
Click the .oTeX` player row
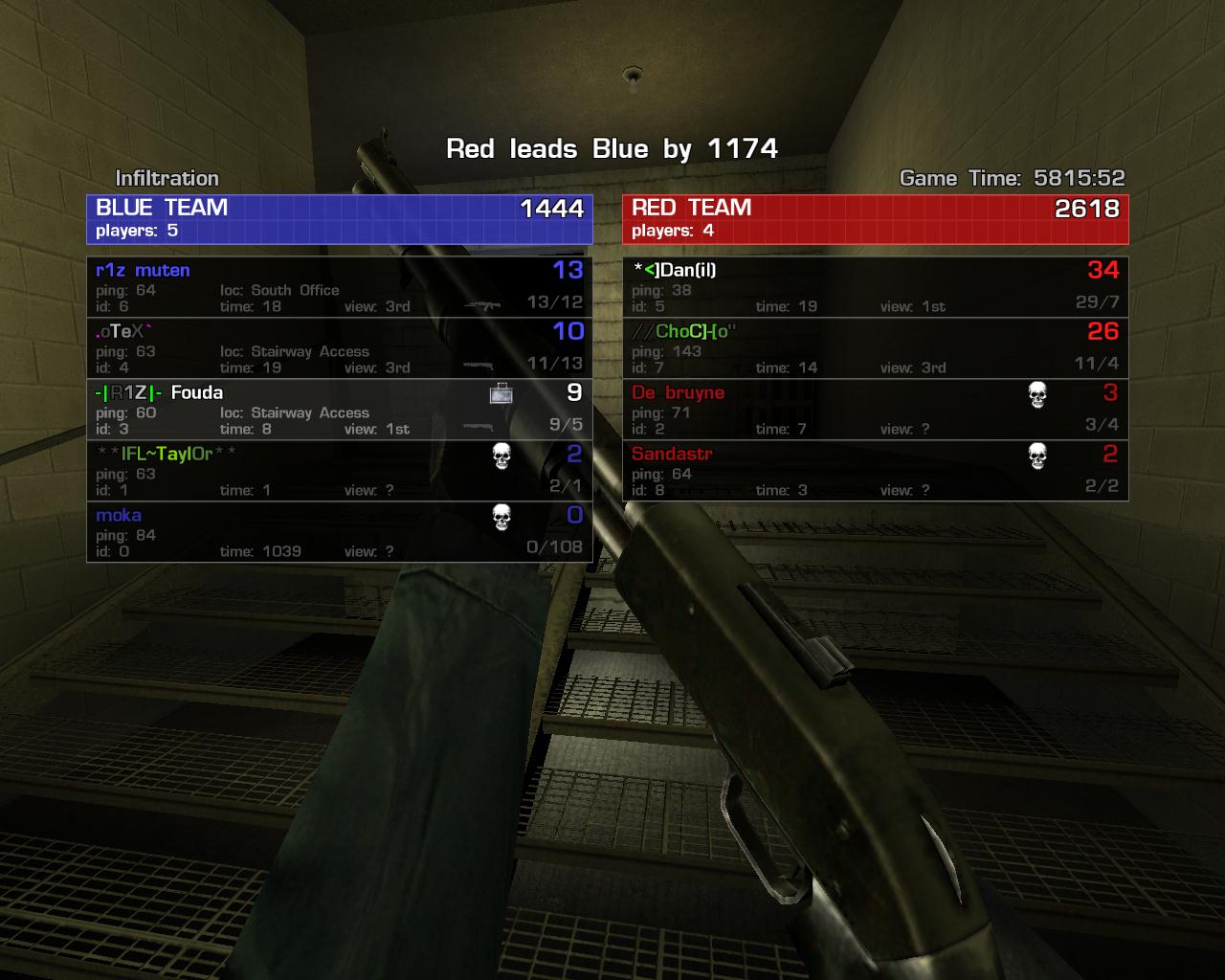pos(340,348)
